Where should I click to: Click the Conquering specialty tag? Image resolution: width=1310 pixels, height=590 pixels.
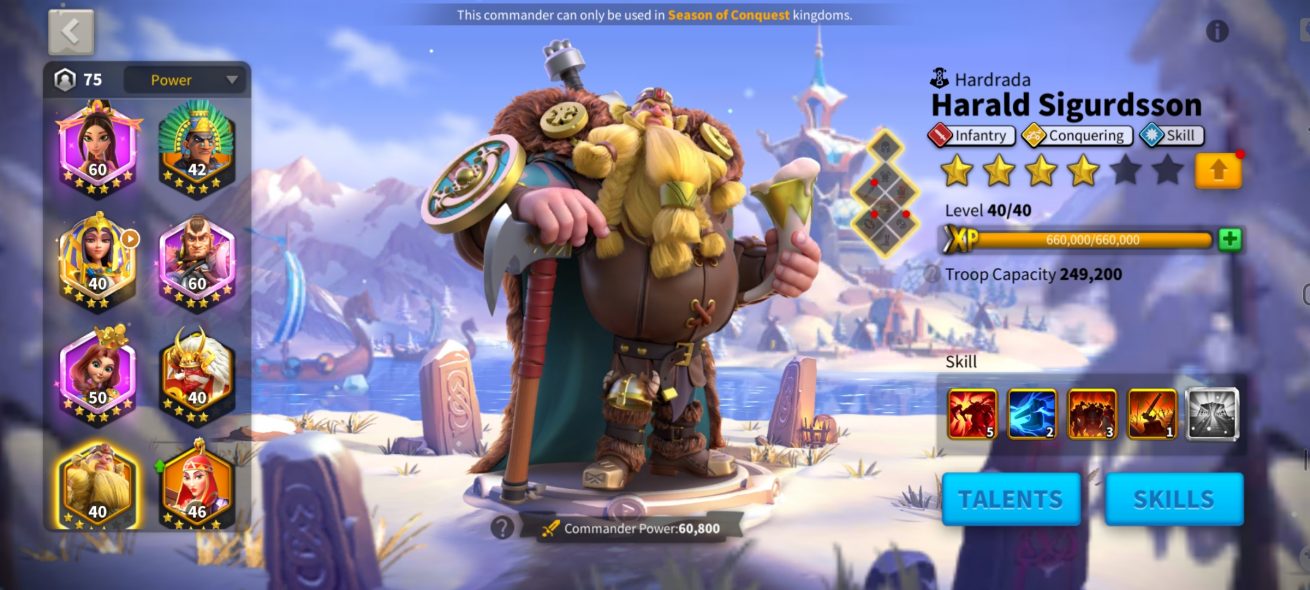[x=1076, y=135]
